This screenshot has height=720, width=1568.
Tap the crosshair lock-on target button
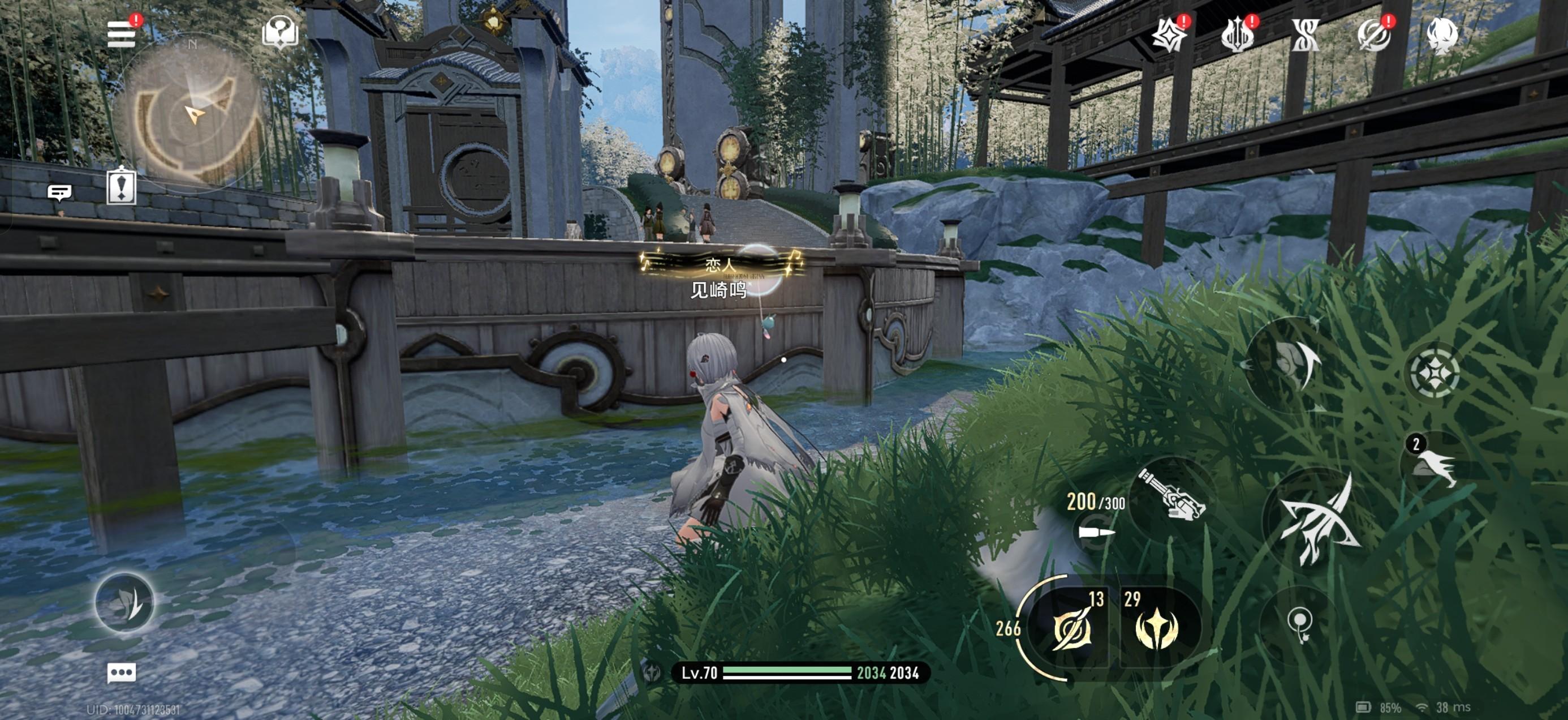(1434, 371)
